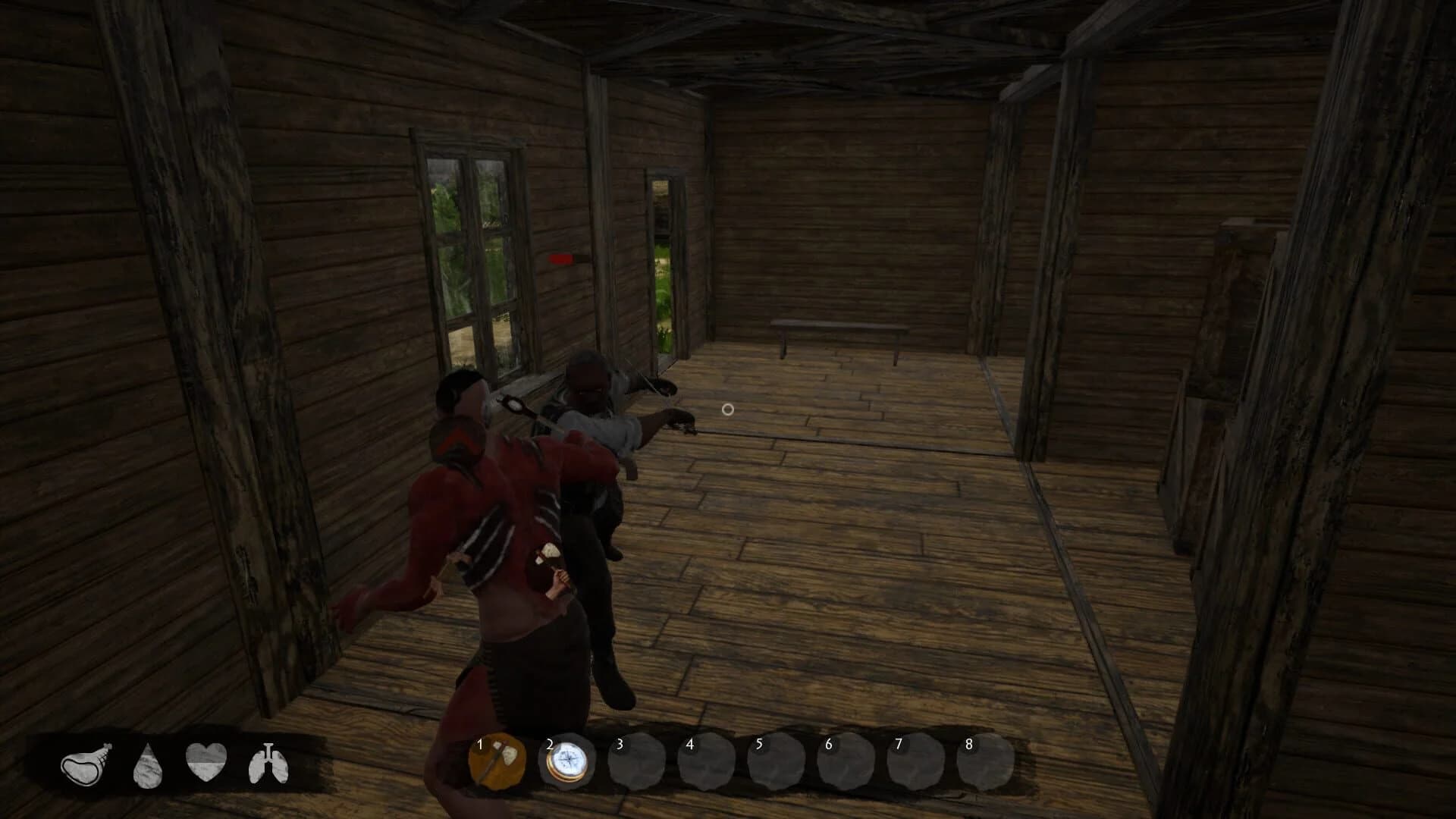The height and width of the screenshot is (819, 1456).
Task: Click the circular crosshair reticle
Action: [x=727, y=409]
